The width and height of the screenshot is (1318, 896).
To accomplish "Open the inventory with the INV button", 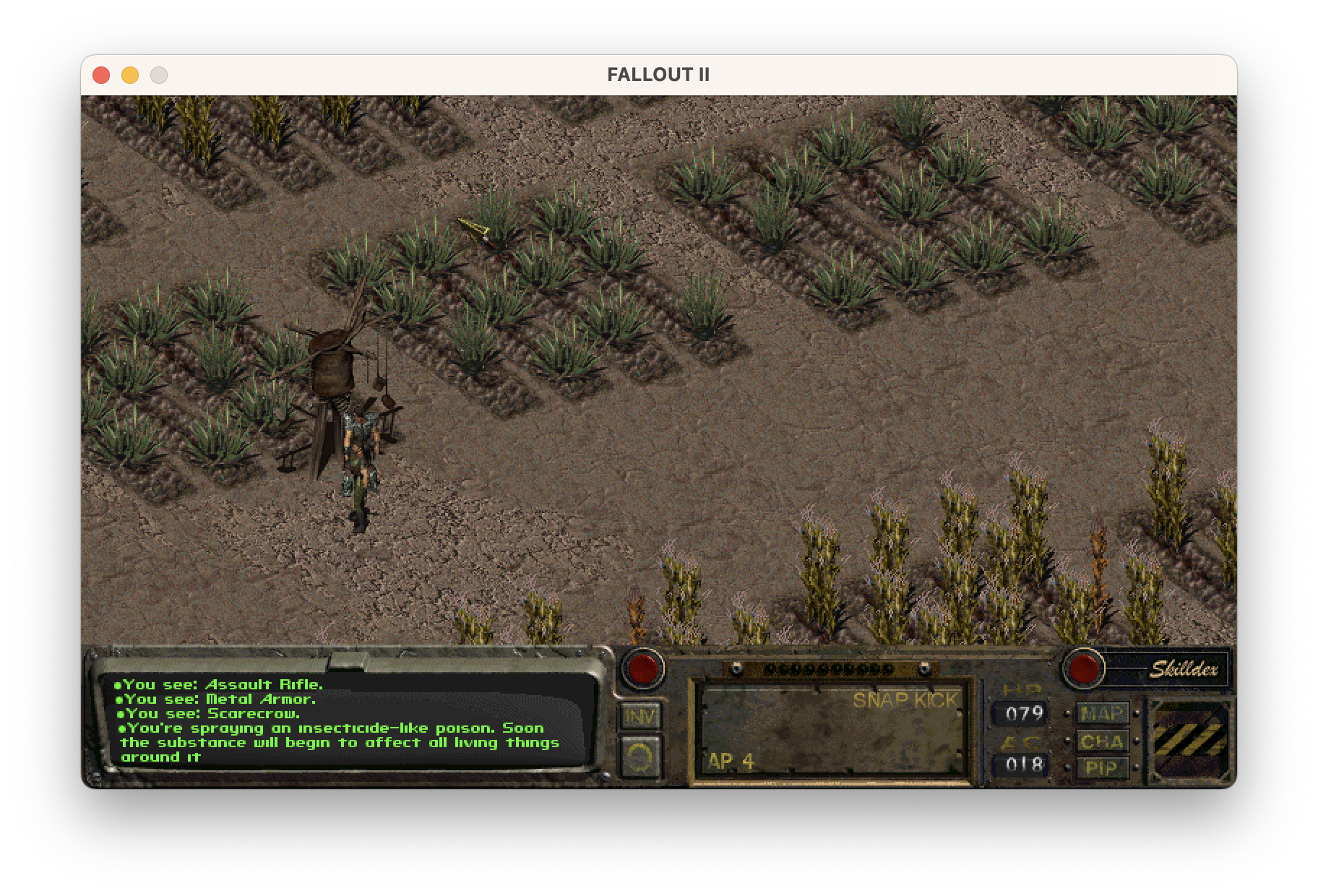I will [640, 716].
